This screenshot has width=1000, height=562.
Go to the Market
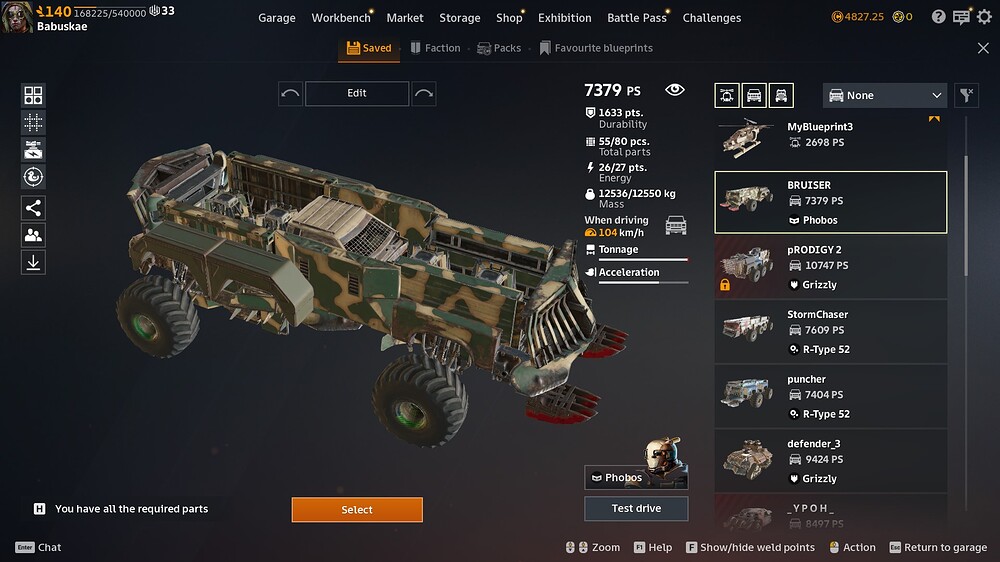(x=405, y=18)
